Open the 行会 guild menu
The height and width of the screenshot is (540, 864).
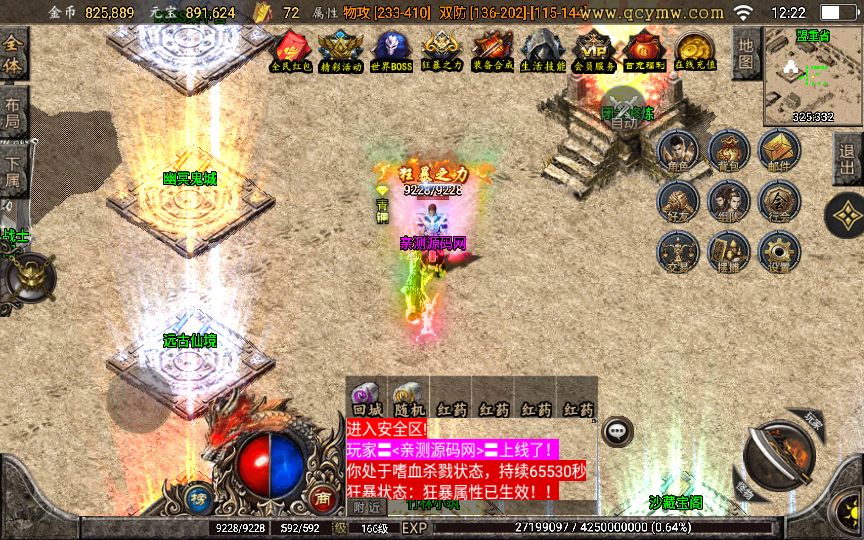779,201
